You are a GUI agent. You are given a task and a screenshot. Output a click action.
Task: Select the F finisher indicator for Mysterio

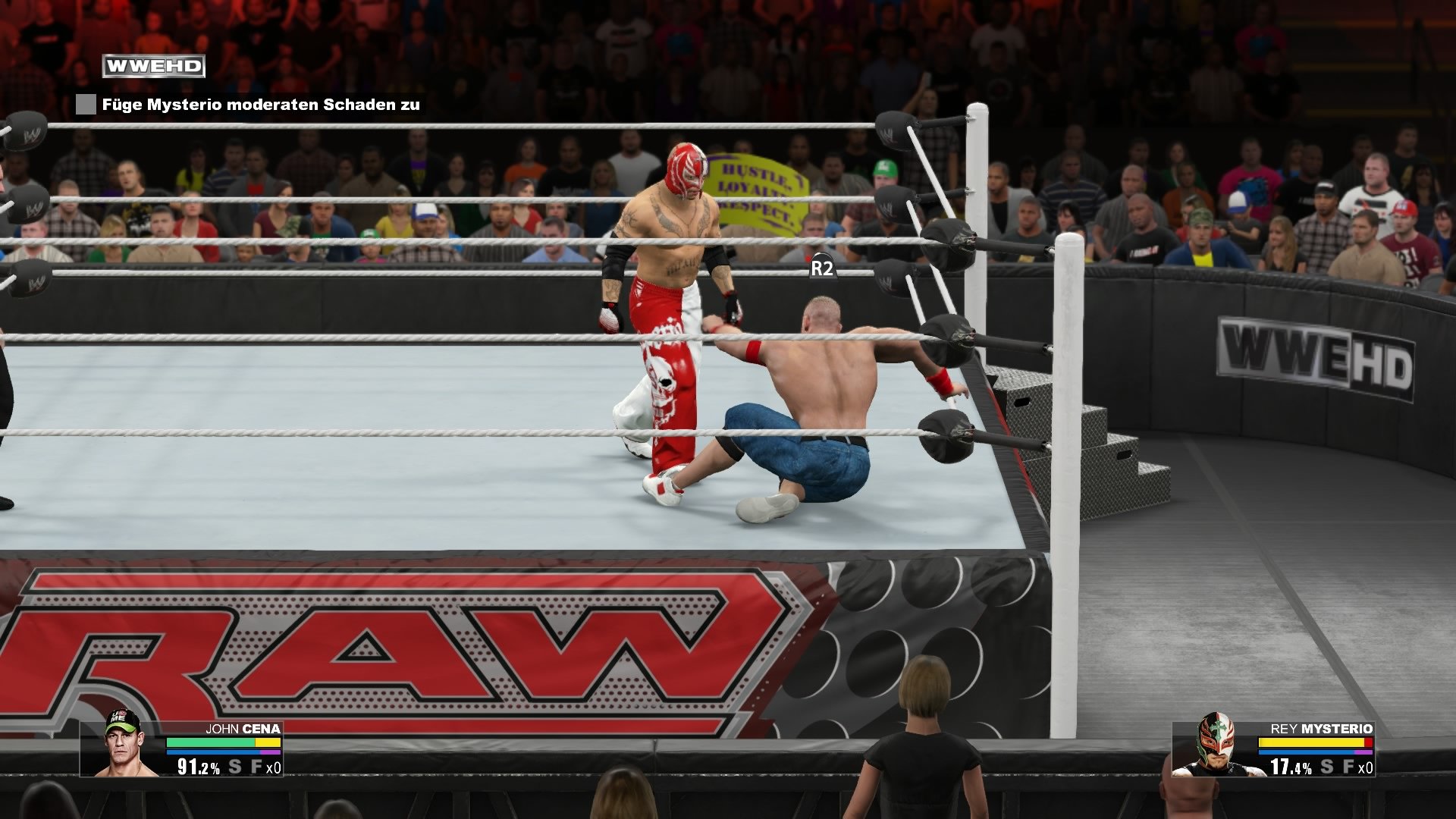click(x=1348, y=767)
